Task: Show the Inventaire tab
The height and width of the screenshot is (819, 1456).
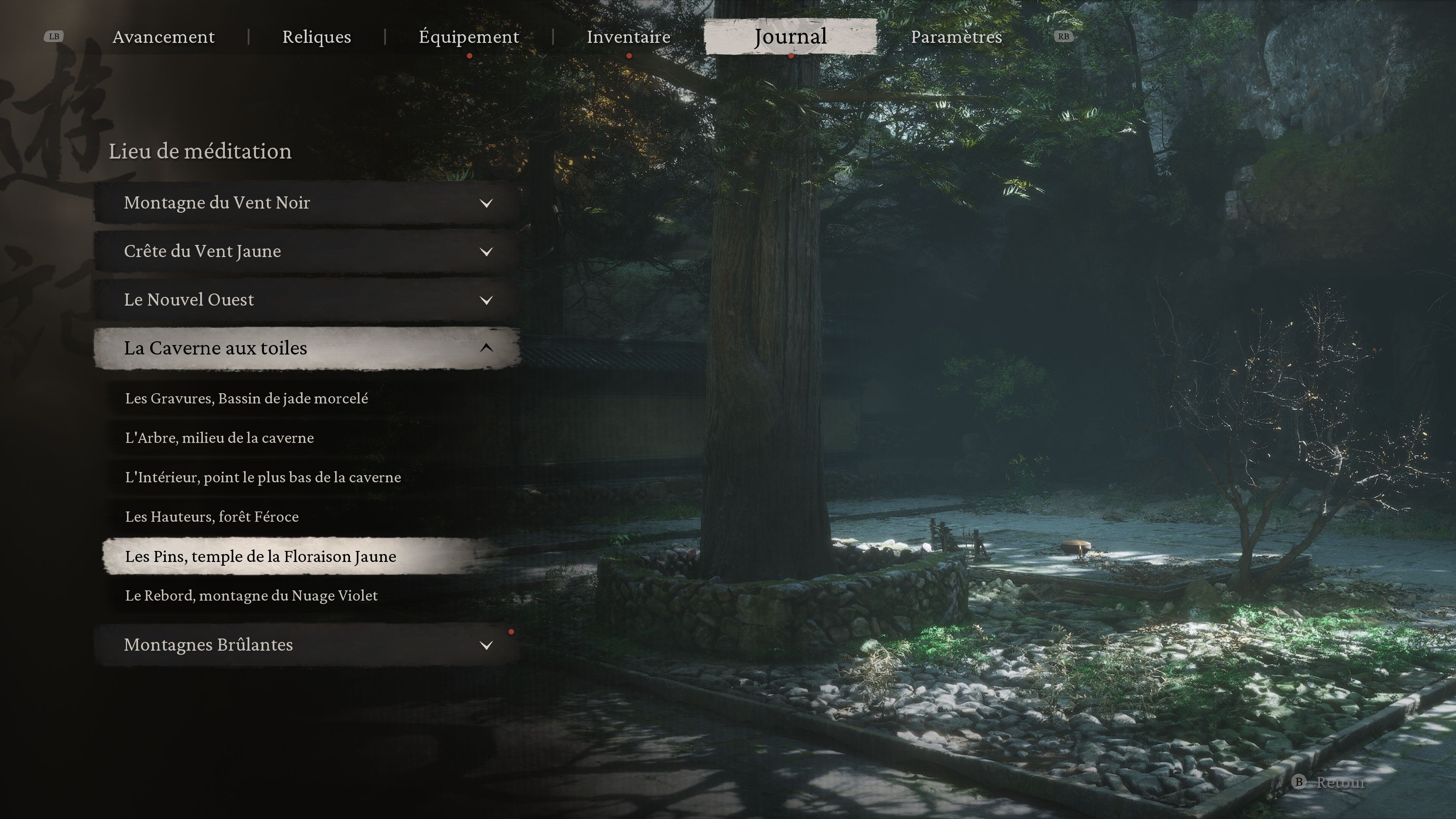Action: pyautogui.click(x=629, y=37)
